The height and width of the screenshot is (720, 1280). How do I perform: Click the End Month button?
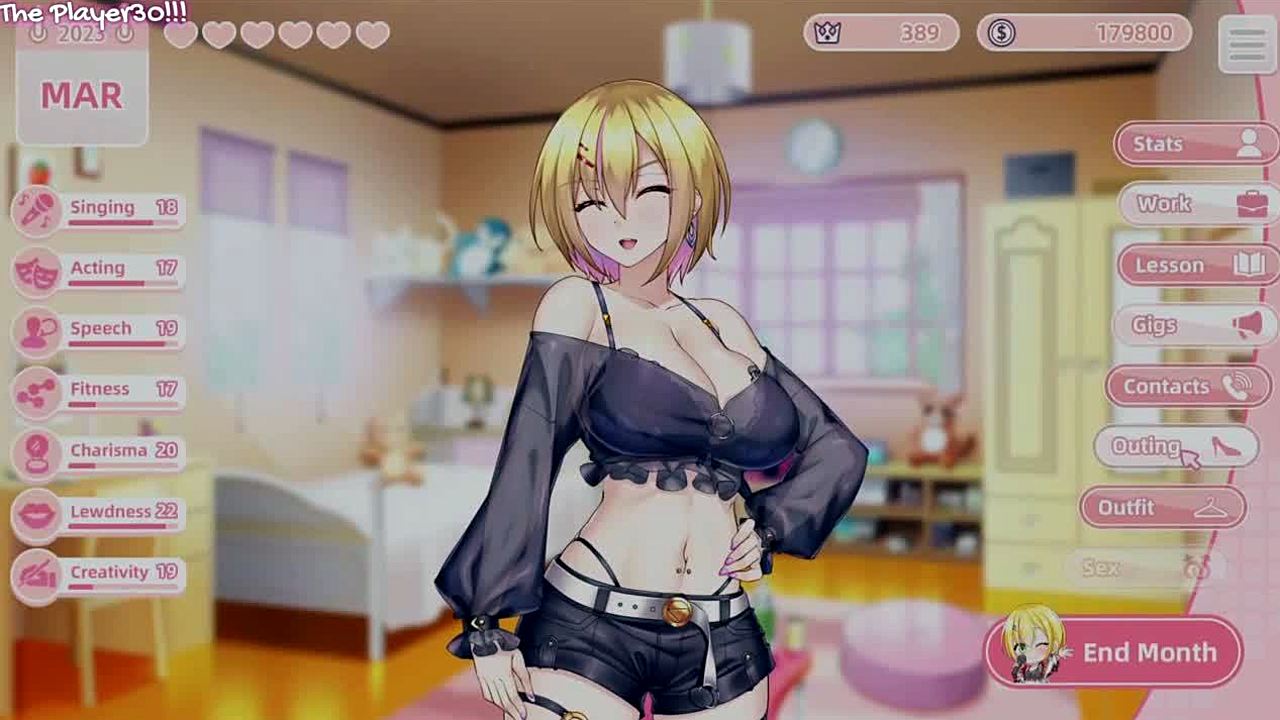click(x=1114, y=653)
